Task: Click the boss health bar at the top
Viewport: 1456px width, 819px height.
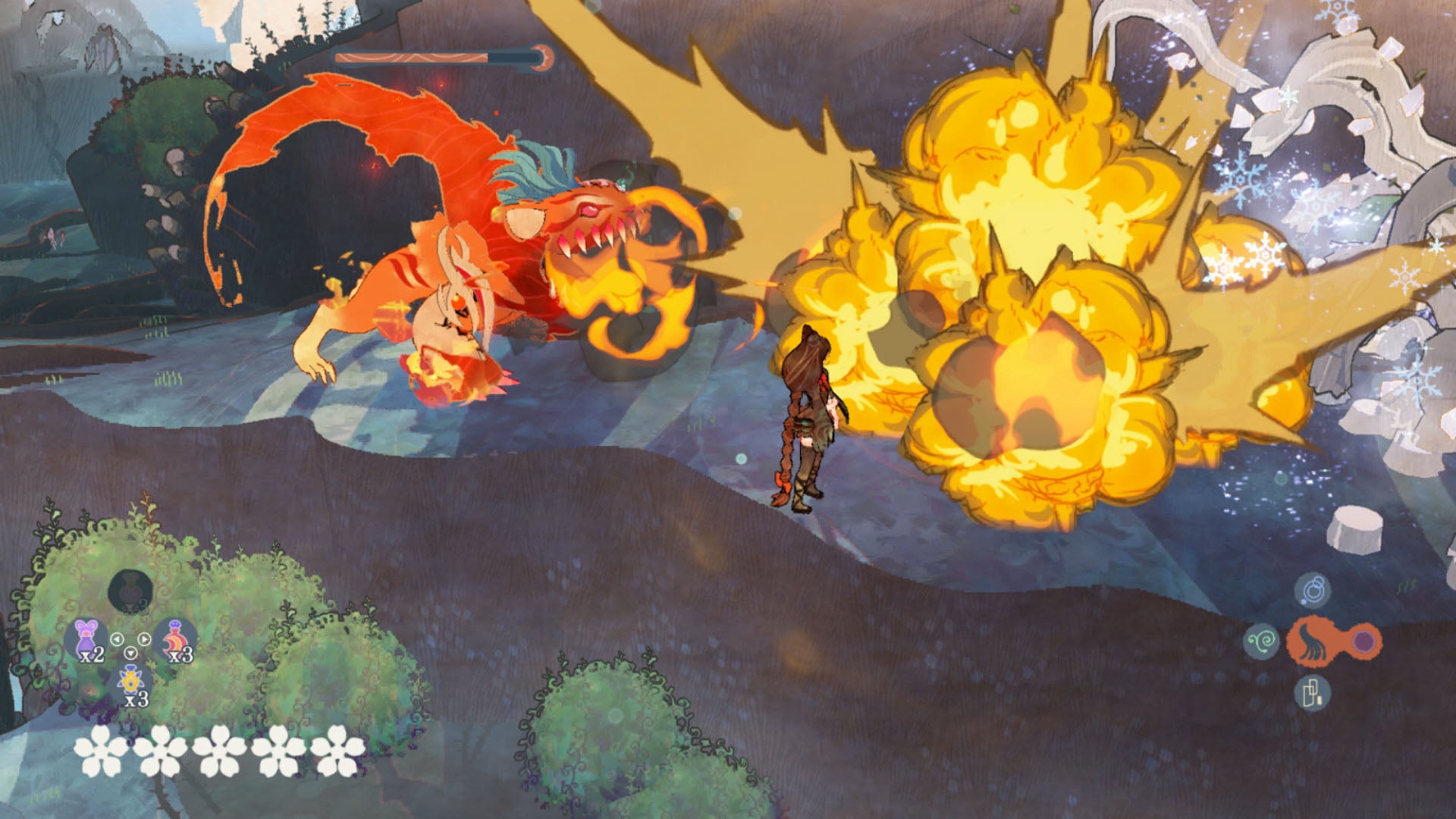Action: tap(440, 55)
